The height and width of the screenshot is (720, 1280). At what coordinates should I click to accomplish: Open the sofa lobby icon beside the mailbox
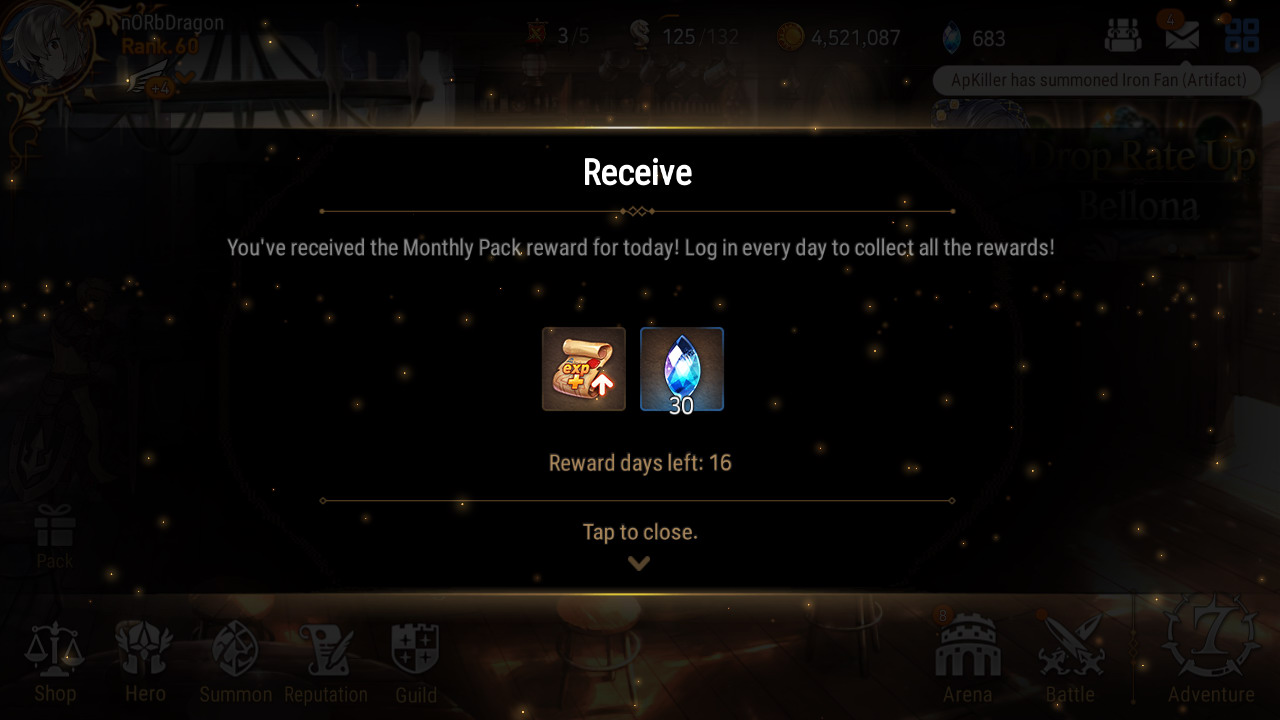[x=1123, y=36]
